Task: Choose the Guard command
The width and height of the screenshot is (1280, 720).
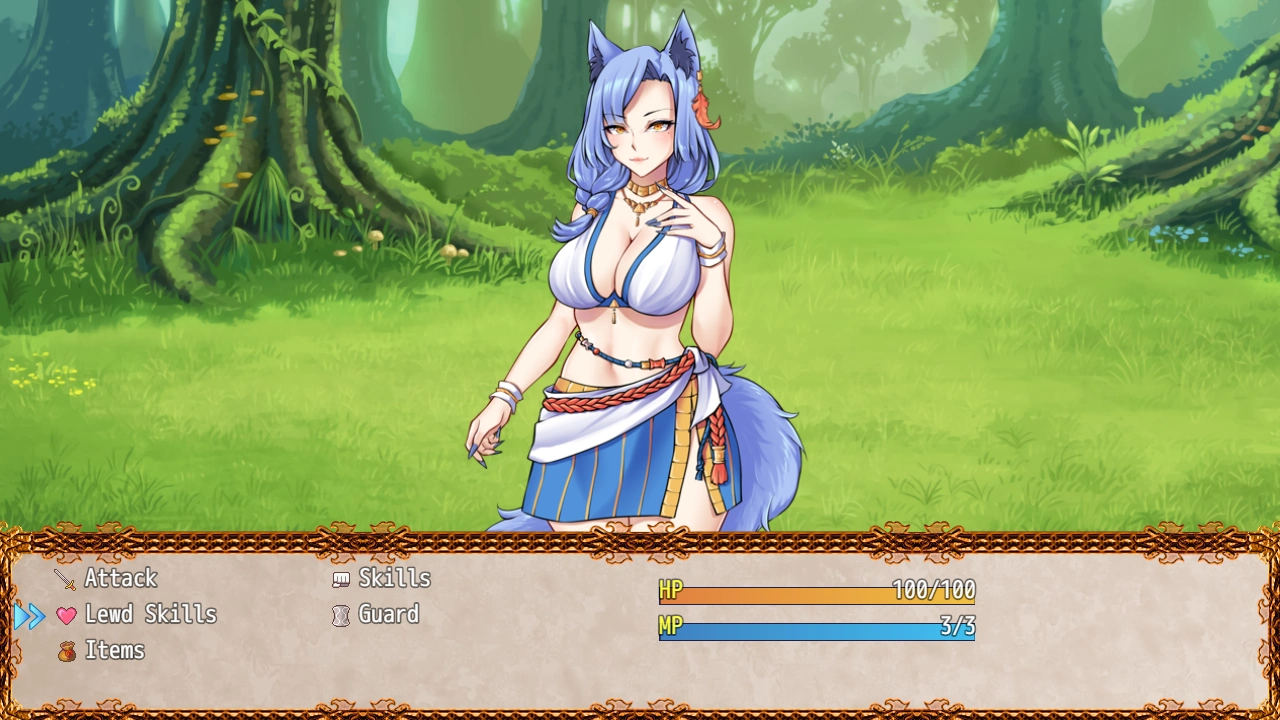Action: 388,614
